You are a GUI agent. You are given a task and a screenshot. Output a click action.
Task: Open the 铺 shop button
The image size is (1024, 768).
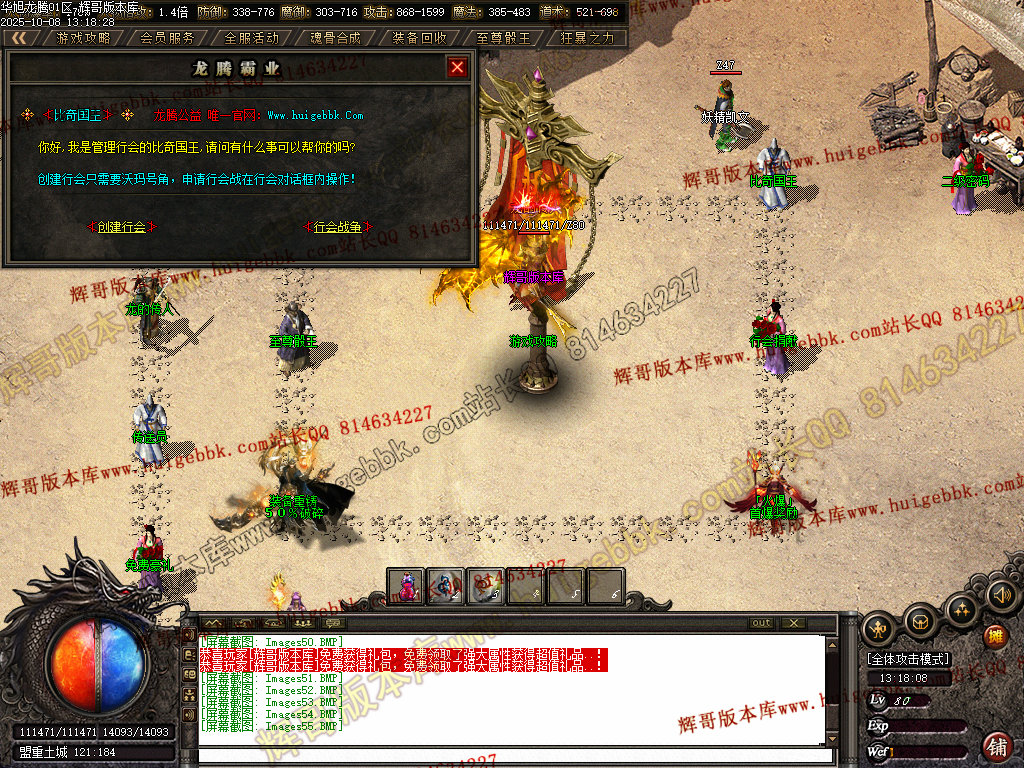996,745
